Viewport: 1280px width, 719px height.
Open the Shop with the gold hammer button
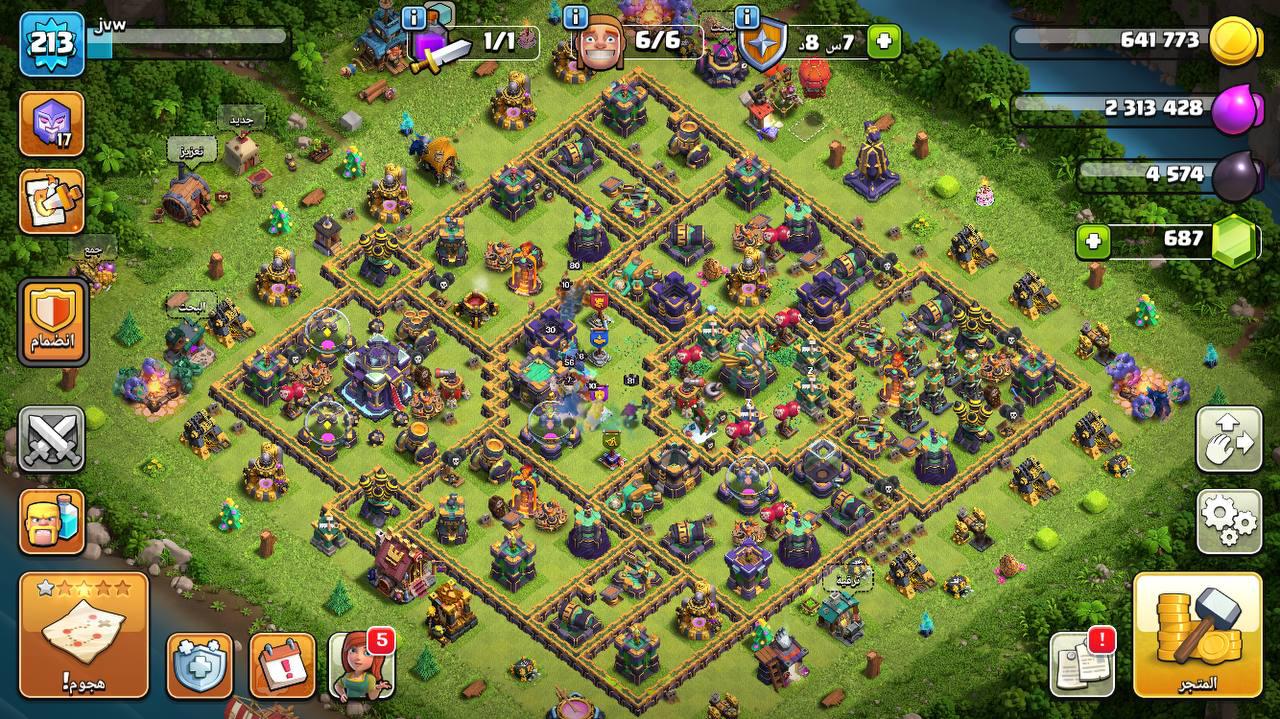coord(1196,635)
